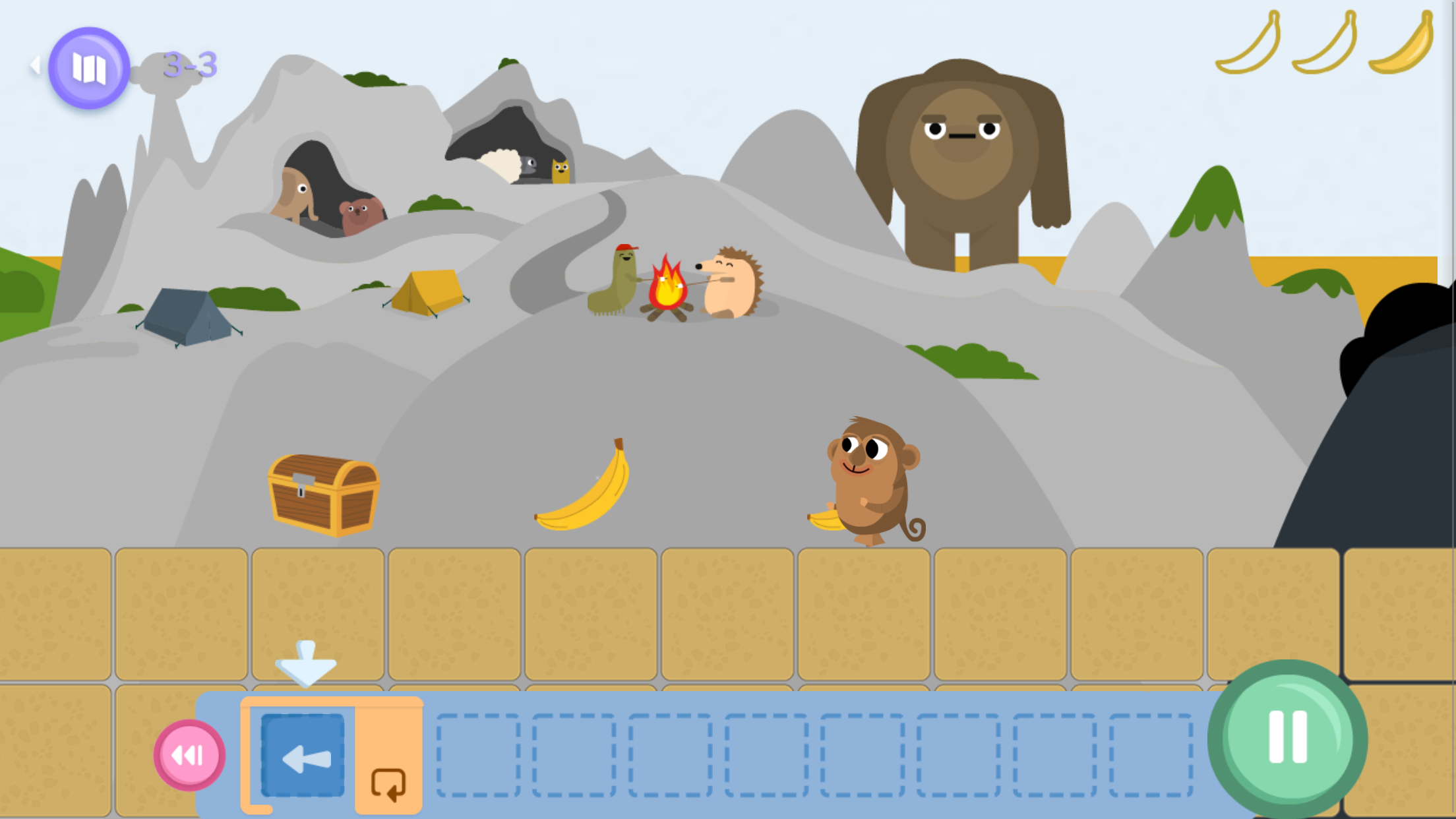Screen dimensions: 1456x819
Task: Open the purple level map button
Action: 89,67
